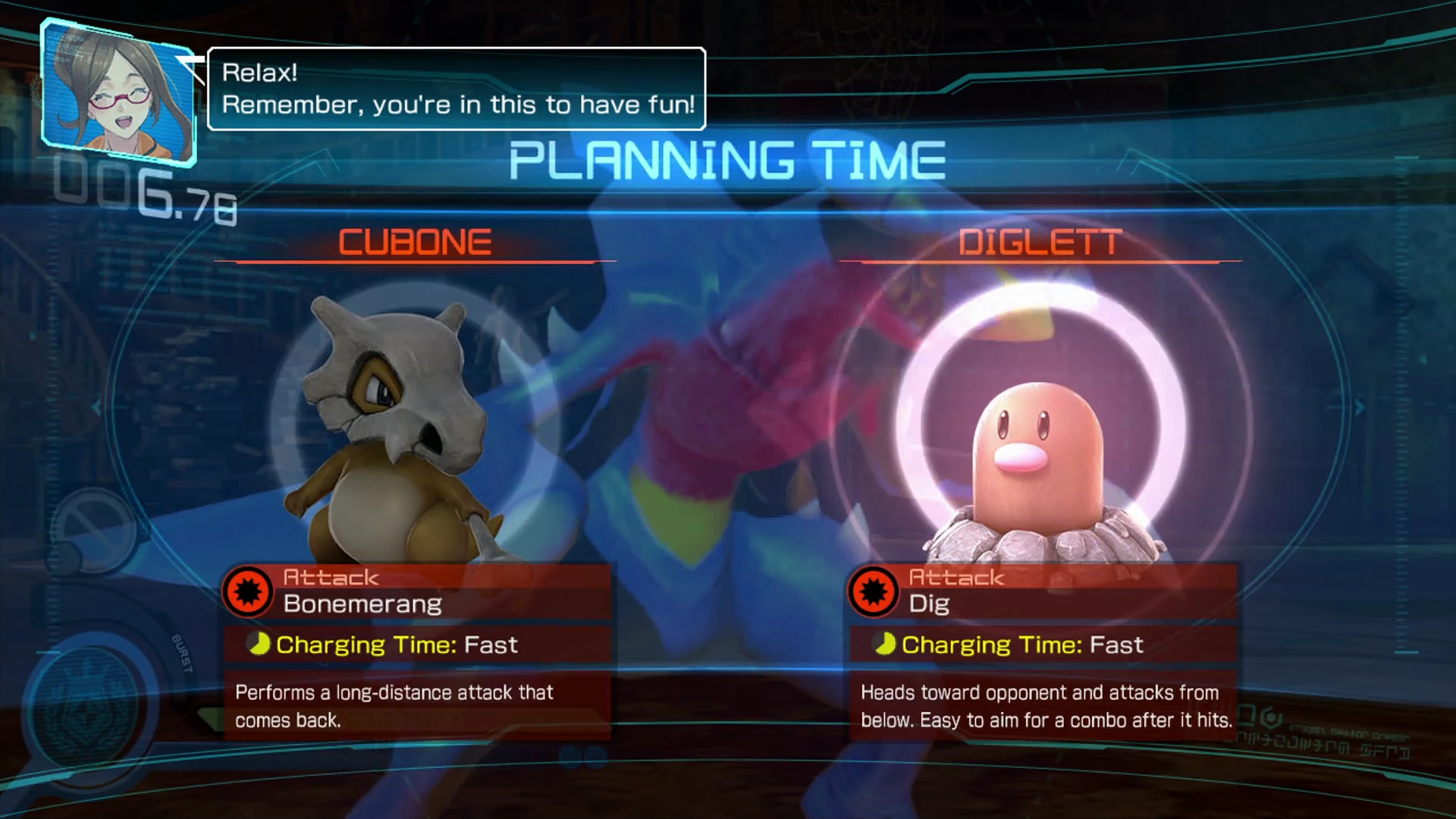The image size is (1456, 819).
Task: Expand Cubone's attack description panel
Action: click(416, 705)
